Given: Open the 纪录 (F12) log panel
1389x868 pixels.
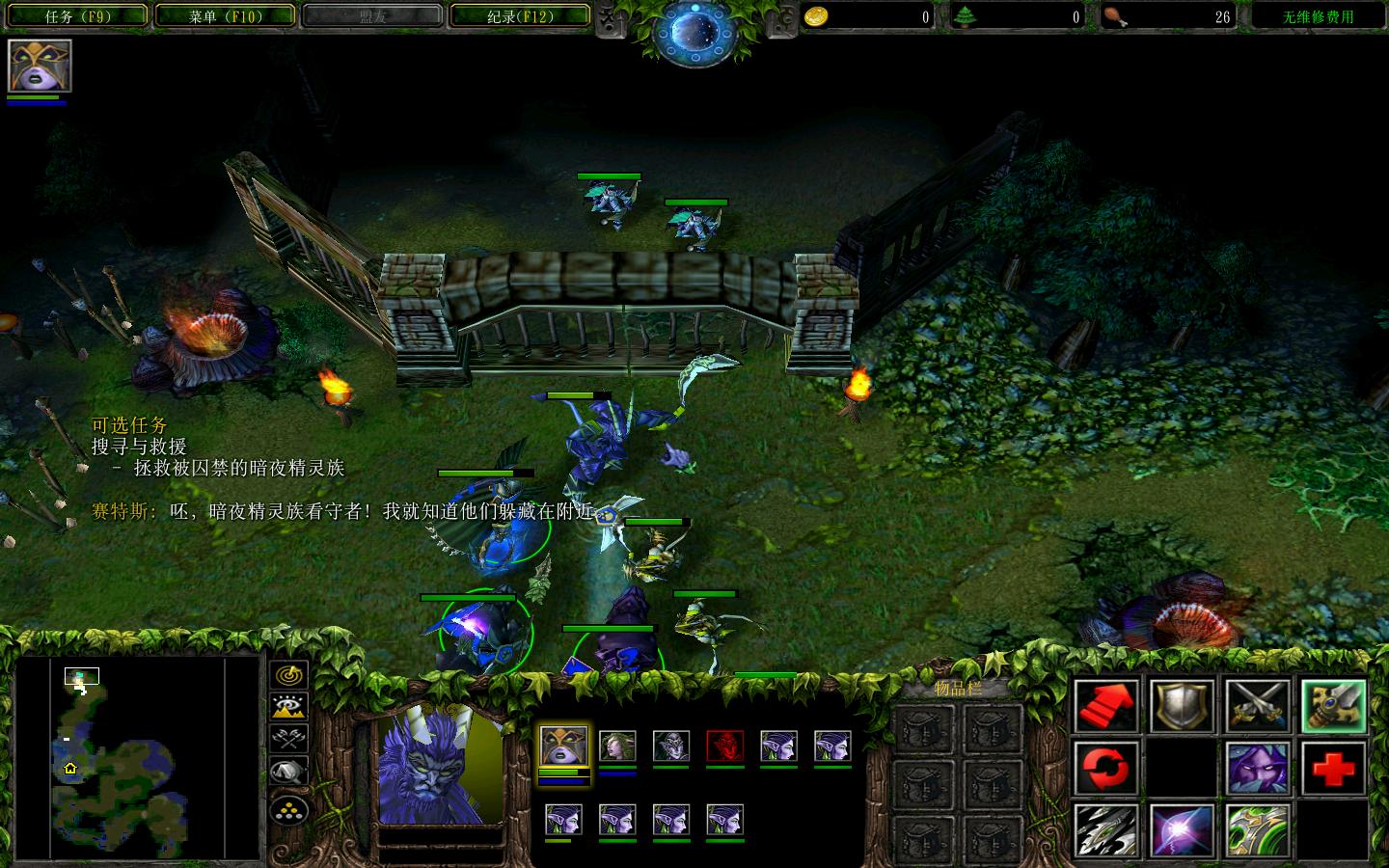Looking at the screenshot, I should click(x=520, y=15).
